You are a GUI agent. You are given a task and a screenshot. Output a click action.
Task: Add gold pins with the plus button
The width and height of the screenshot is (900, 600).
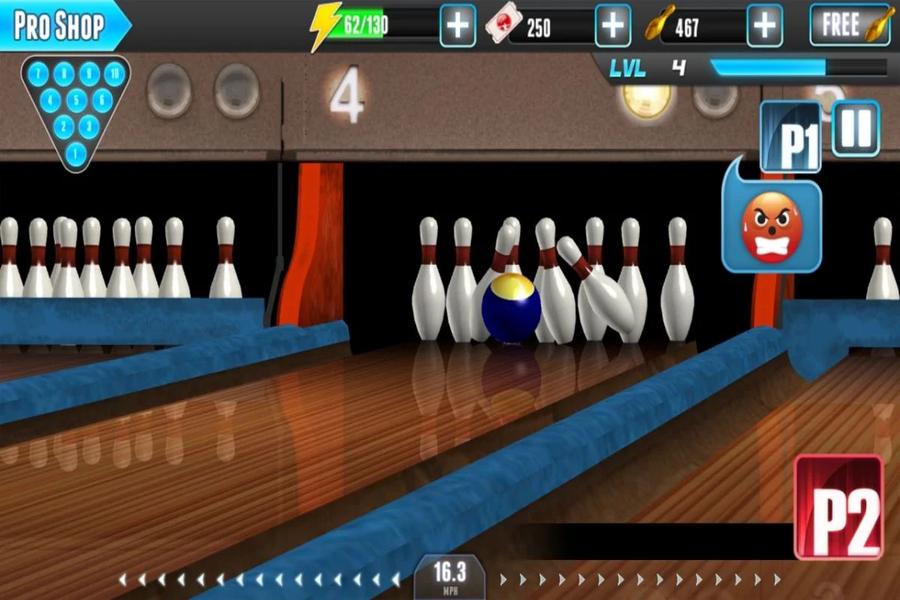coord(765,26)
